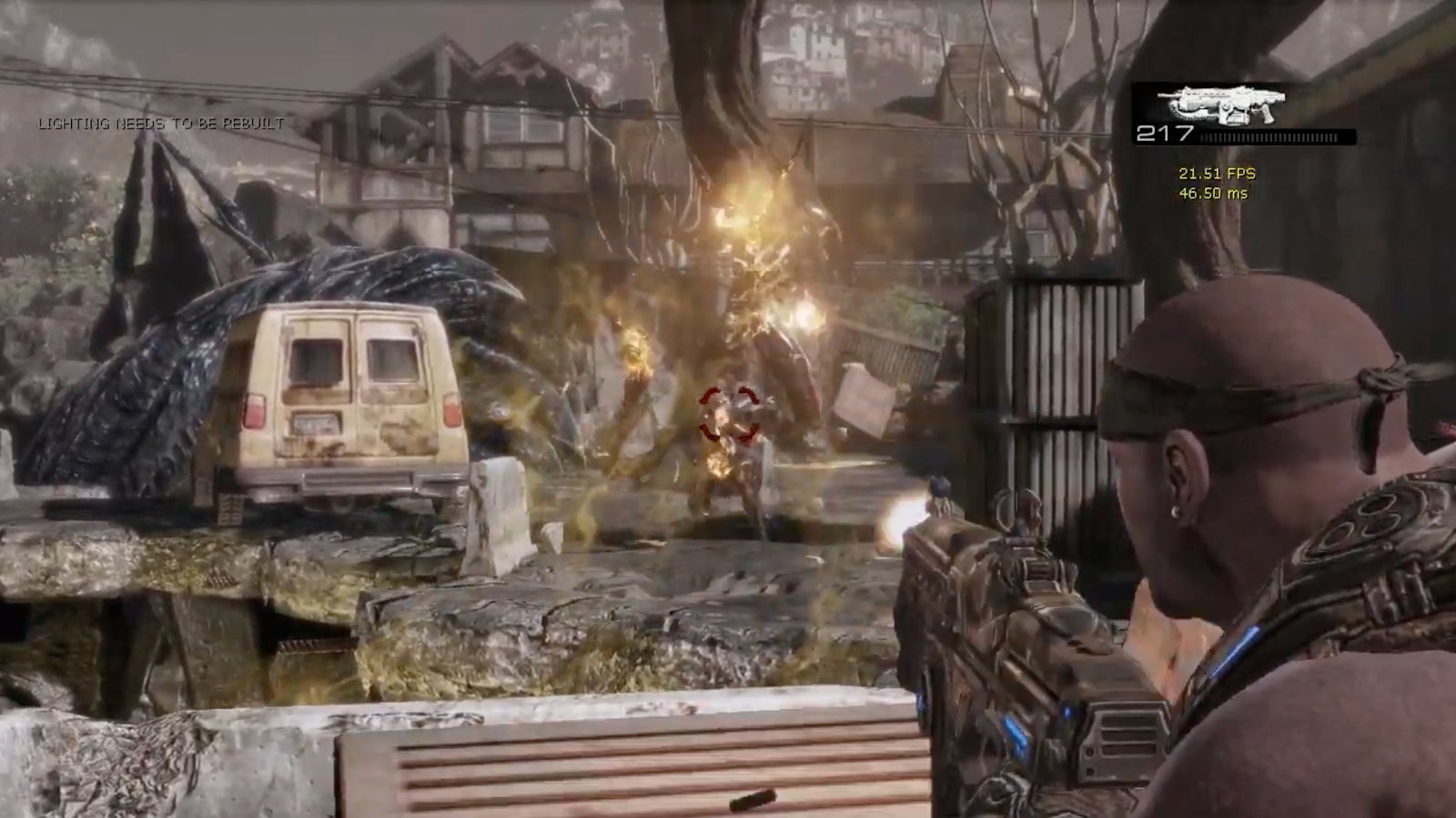The height and width of the screenshot is (818, 1456).
Task: Click the ammo count reading 217
Action: 1163,133
